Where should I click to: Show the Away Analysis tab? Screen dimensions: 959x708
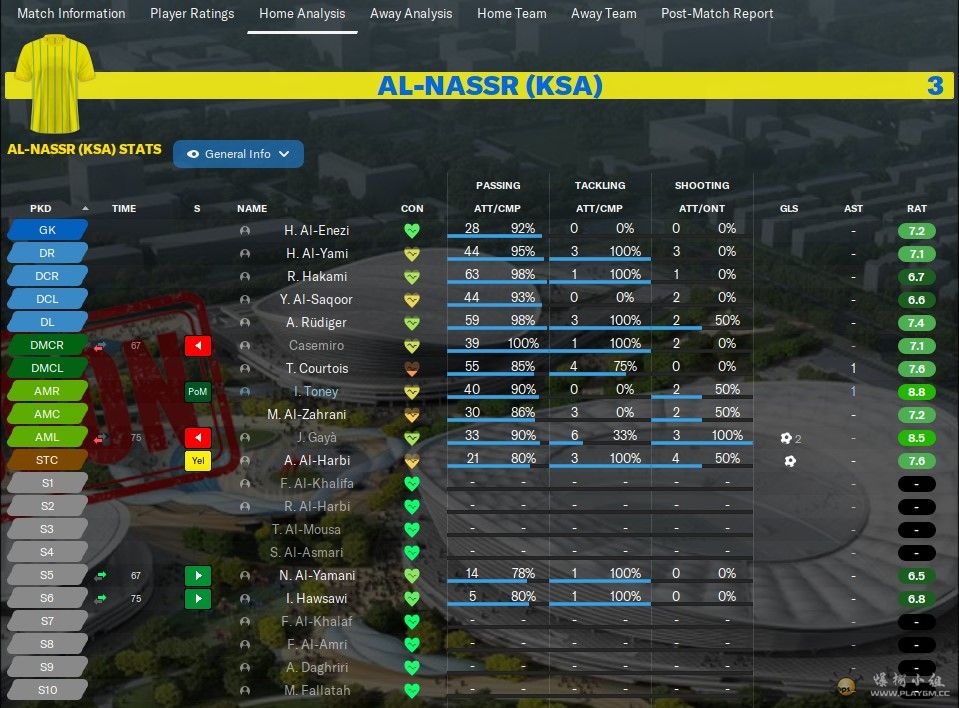pyautogui.click(x=411, y=14)
